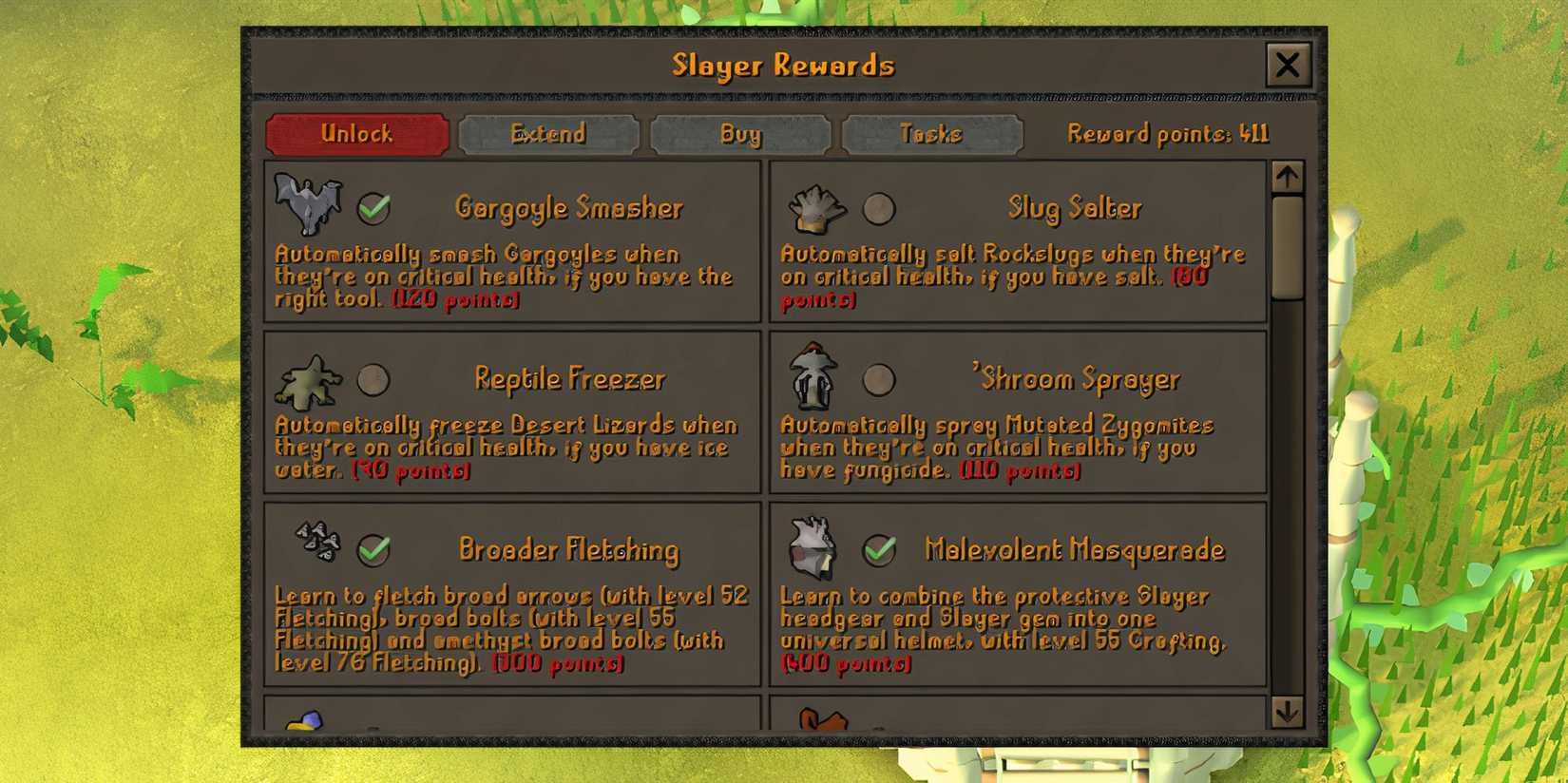Select the Unlock tab
Screen dimensions: 1568x783
point(356,134)
